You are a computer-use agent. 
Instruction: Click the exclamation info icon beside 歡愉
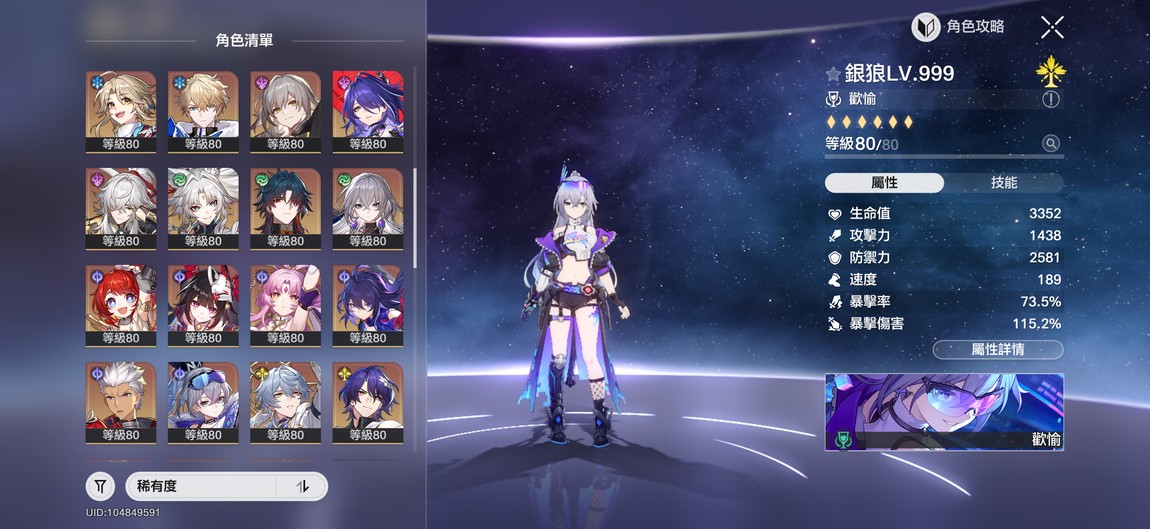click(1050, 99)
